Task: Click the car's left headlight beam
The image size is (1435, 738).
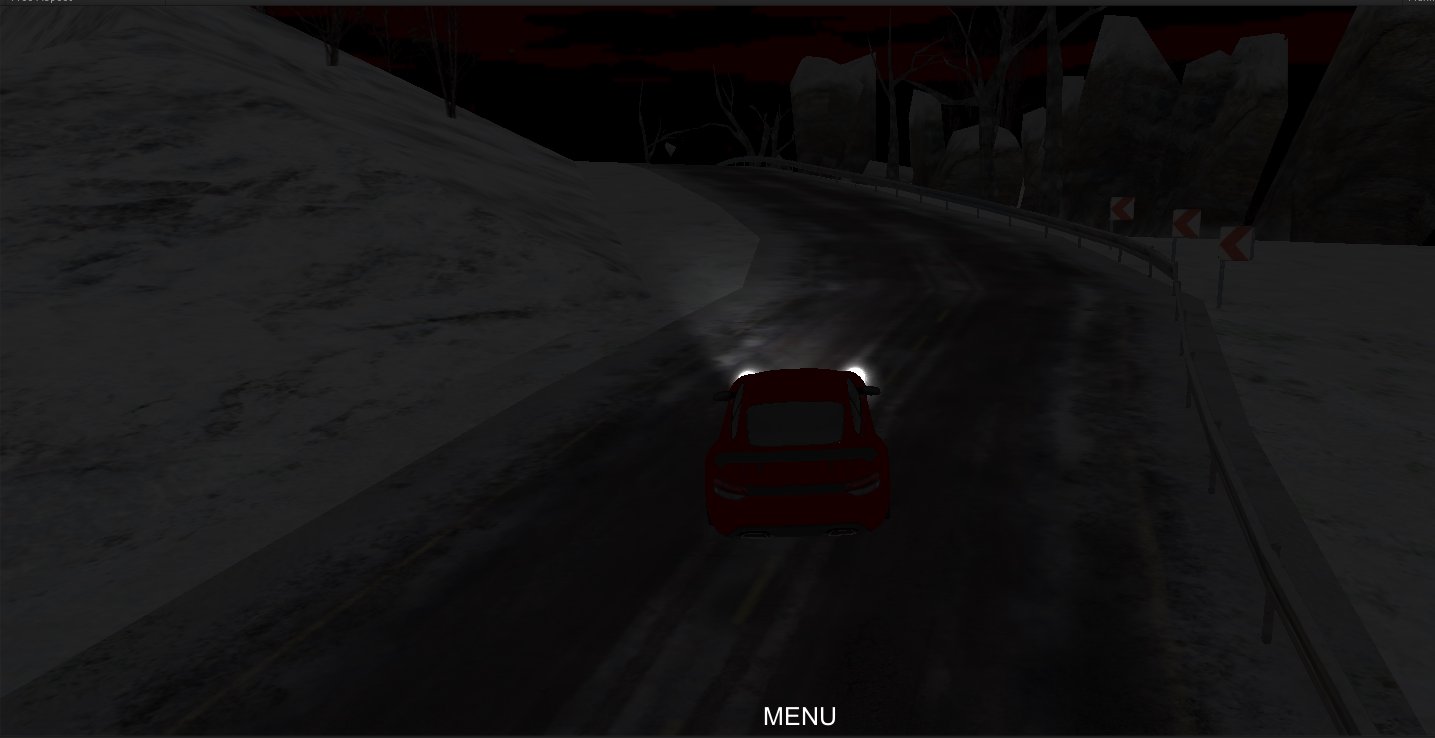Action: point(746,371)
